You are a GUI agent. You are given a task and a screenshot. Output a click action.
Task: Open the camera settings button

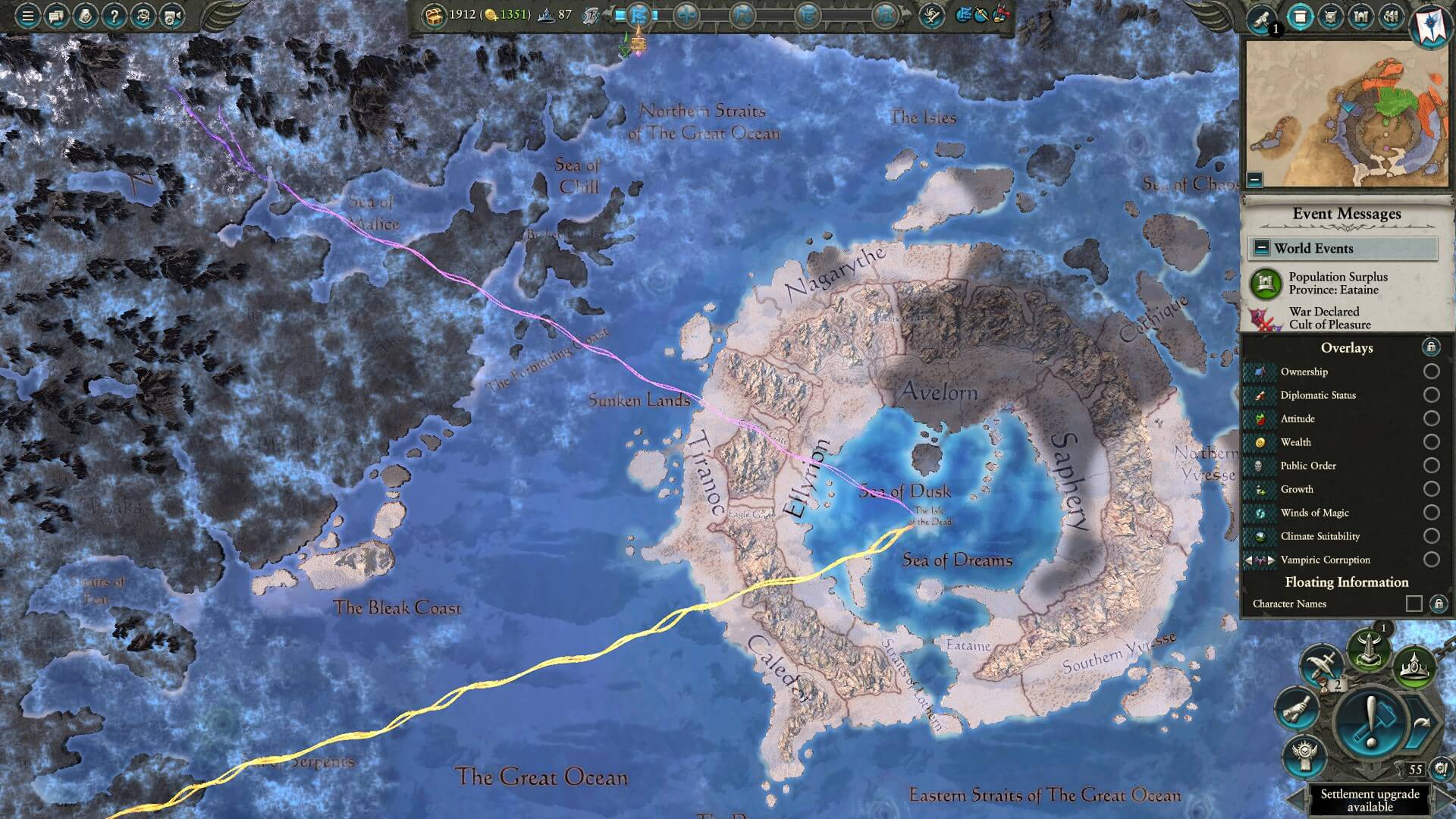pyautogui.click(x=172, y=16)
